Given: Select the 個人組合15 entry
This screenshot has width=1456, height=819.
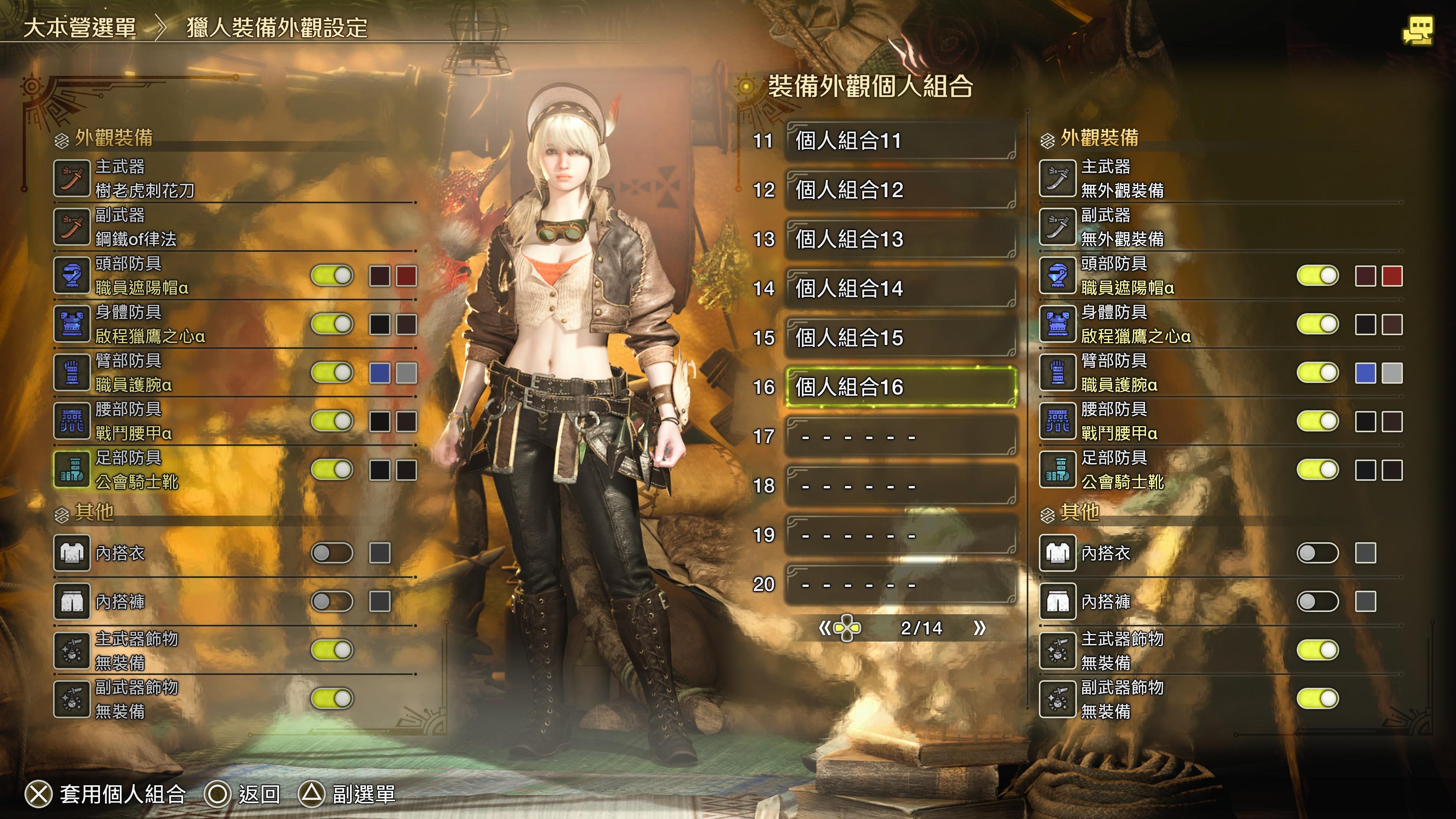Looking at the screenshot, I should (x=901, y=337).
